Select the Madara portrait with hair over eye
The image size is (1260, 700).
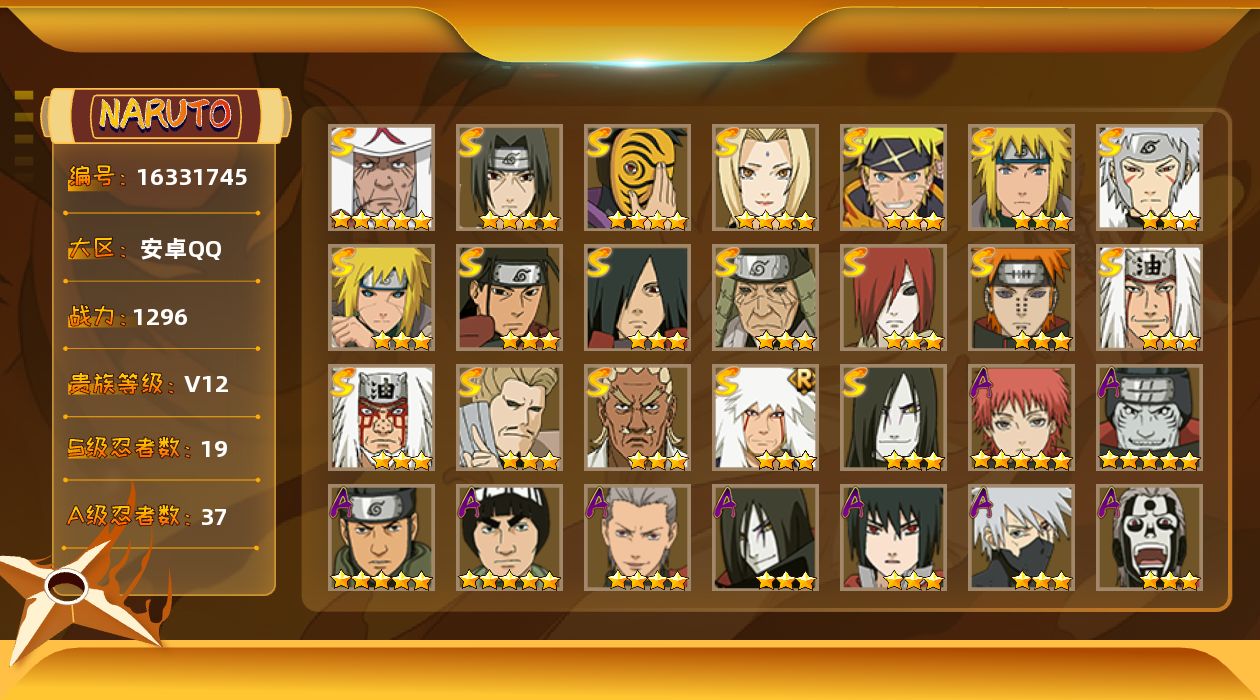point(637,297)
